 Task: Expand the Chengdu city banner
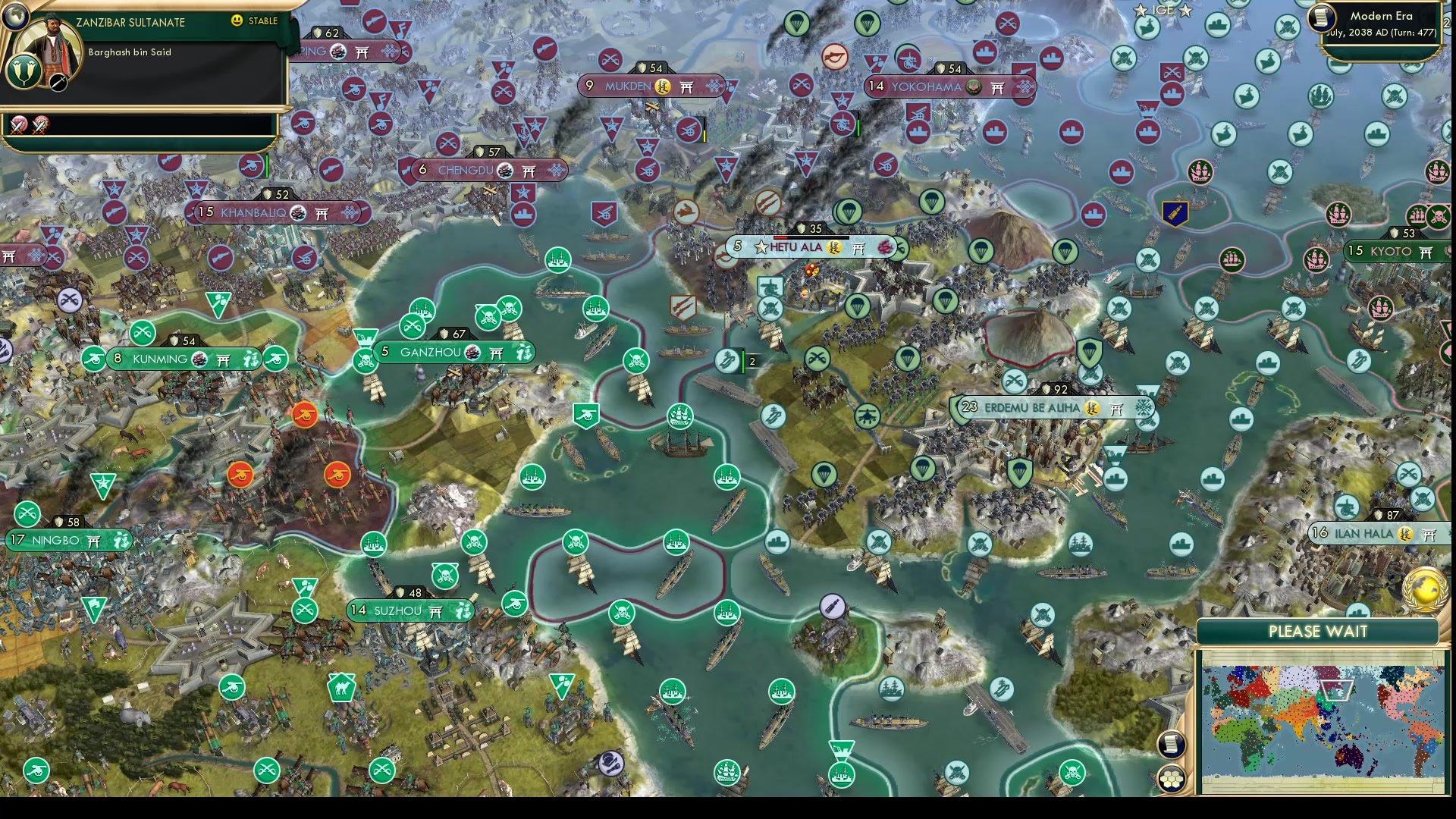[x=466, y=171]
